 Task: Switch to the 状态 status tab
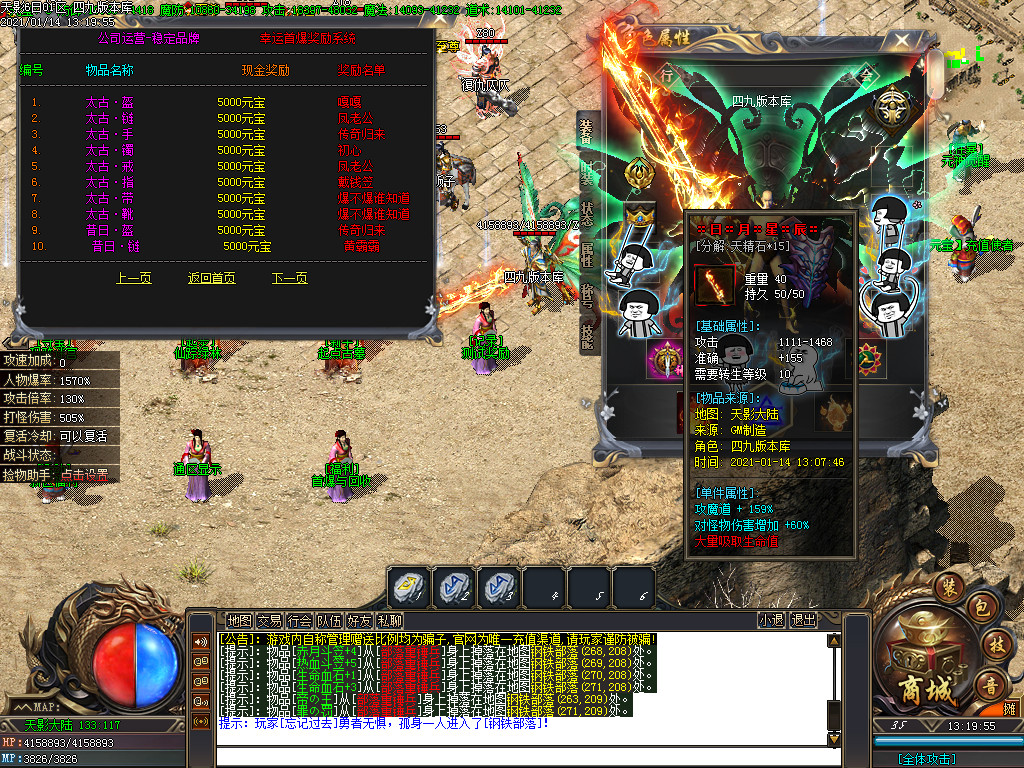click(x=587, y=213)
